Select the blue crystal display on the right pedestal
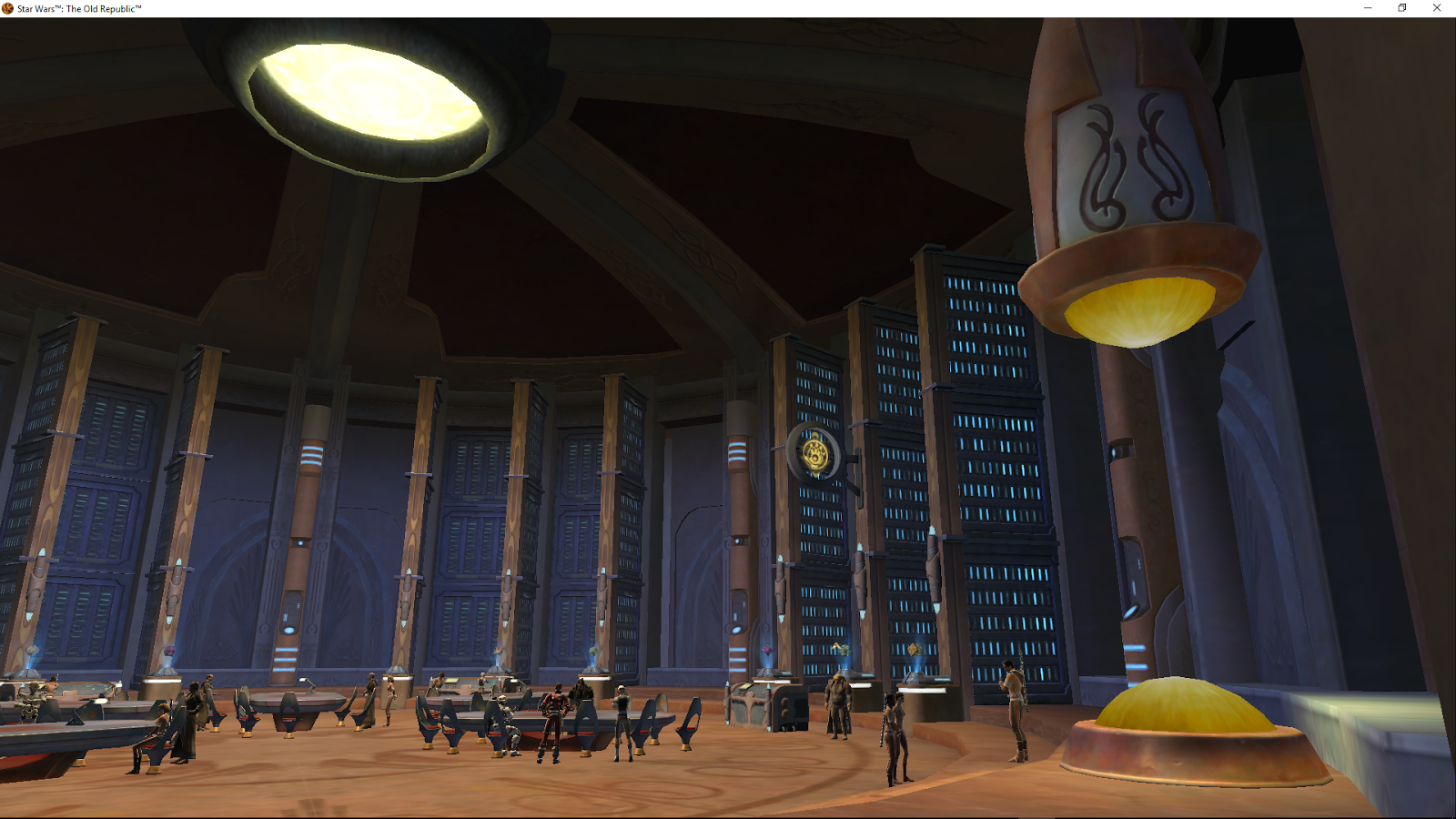The width and height of the screenshot is (1456, 819). click(915, 651)
